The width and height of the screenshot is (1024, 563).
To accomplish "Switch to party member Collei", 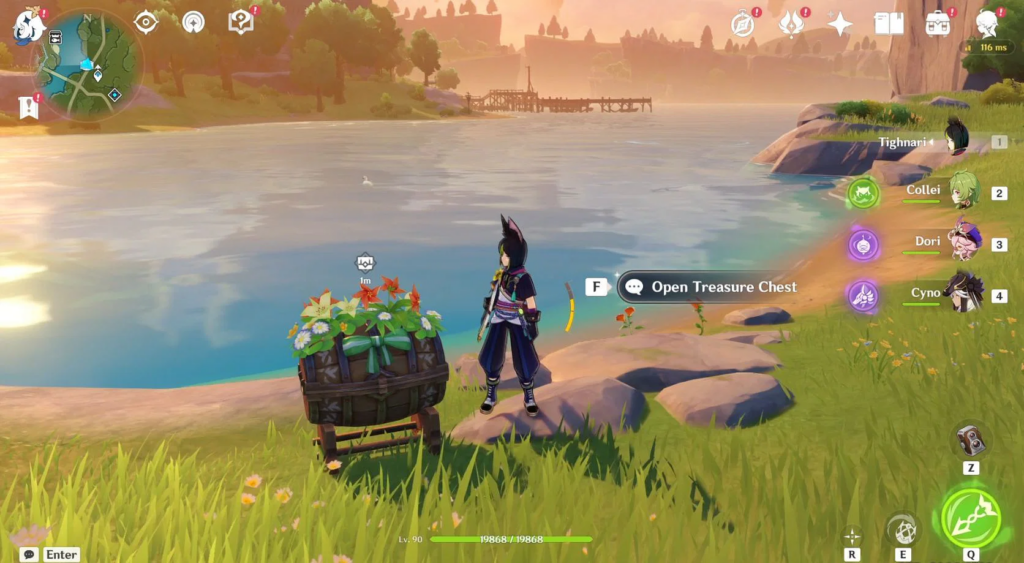I will pos(961,190).
